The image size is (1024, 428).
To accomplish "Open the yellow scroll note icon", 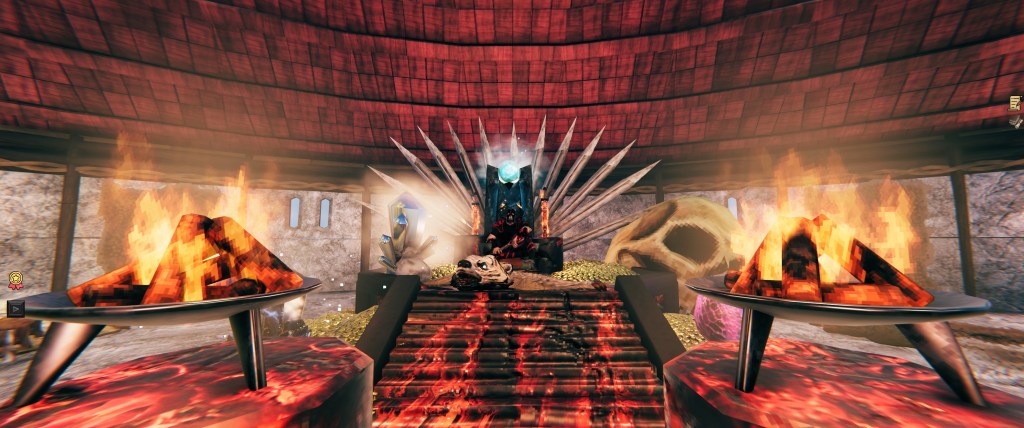I will click(x=1015, y=103).
